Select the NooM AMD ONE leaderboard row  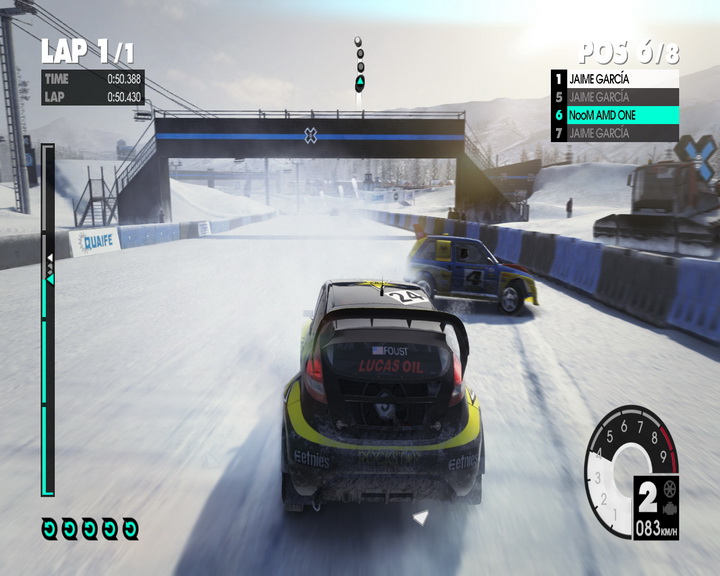(614, 115)
